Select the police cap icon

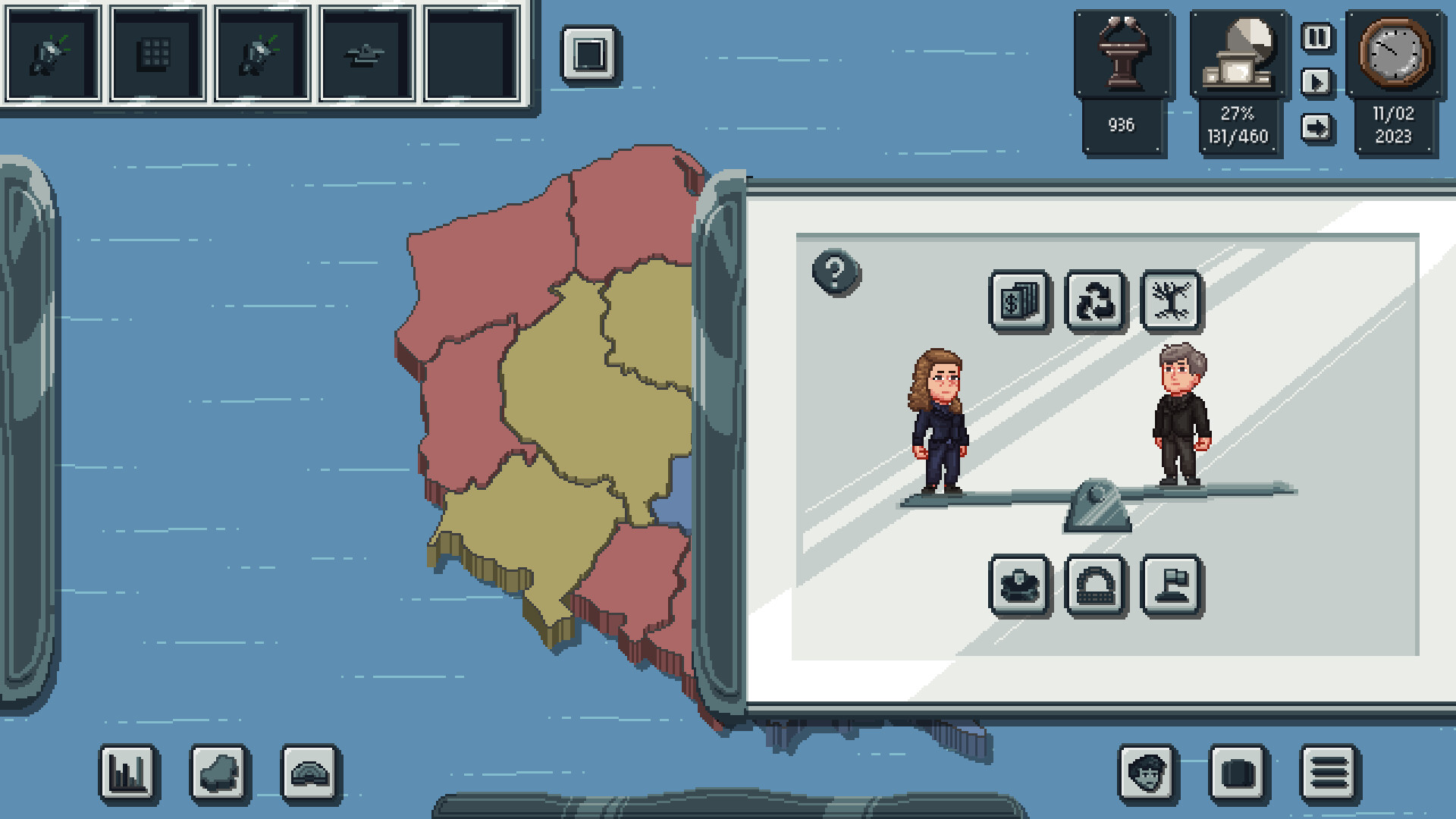point(1020,585)
